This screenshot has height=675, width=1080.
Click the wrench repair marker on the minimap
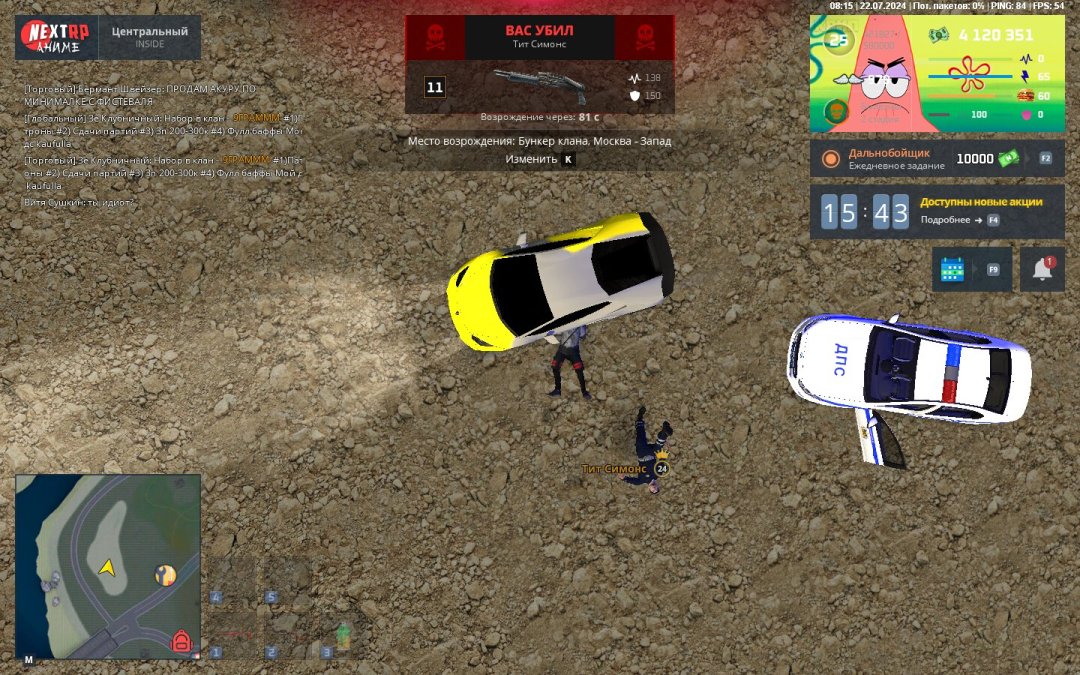(166, 575)
